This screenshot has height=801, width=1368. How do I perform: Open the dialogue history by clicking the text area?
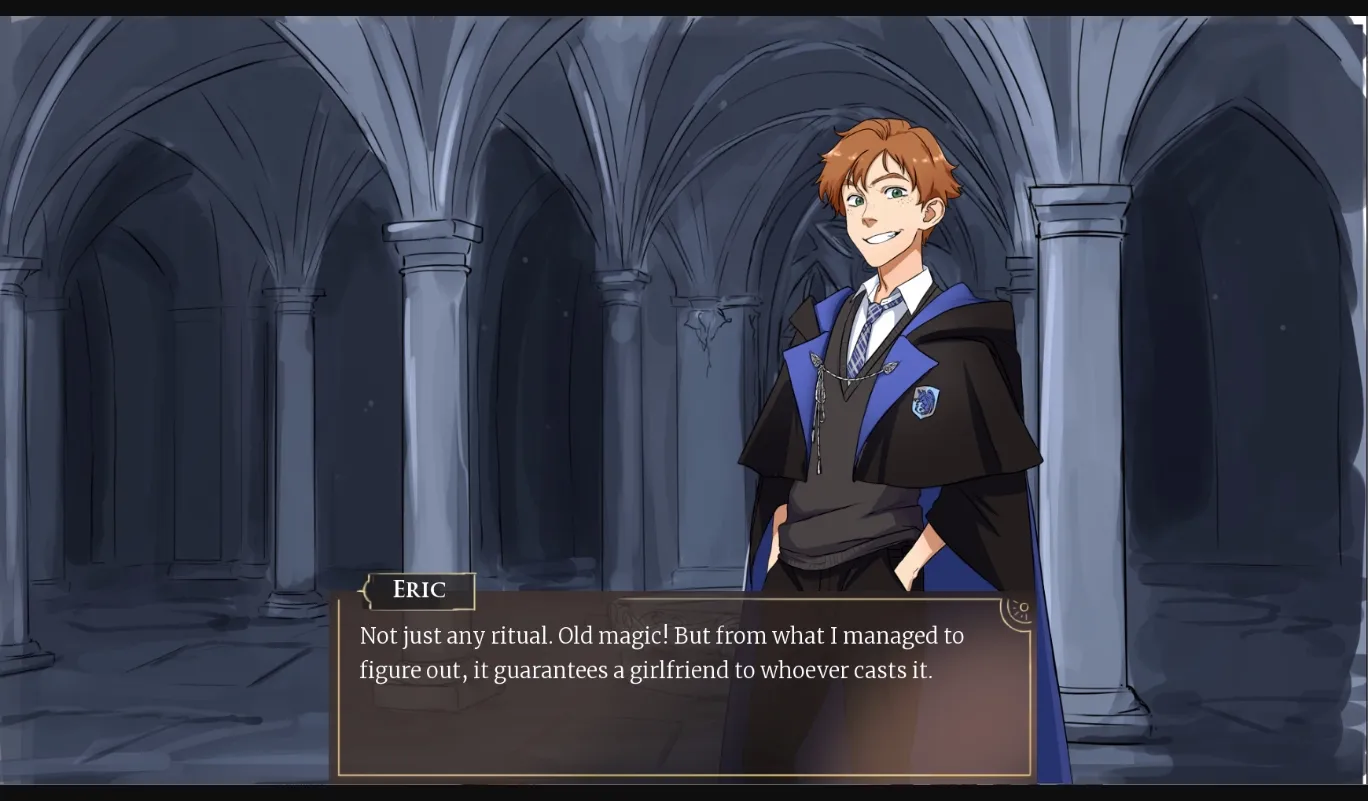[x=660, y=652]
